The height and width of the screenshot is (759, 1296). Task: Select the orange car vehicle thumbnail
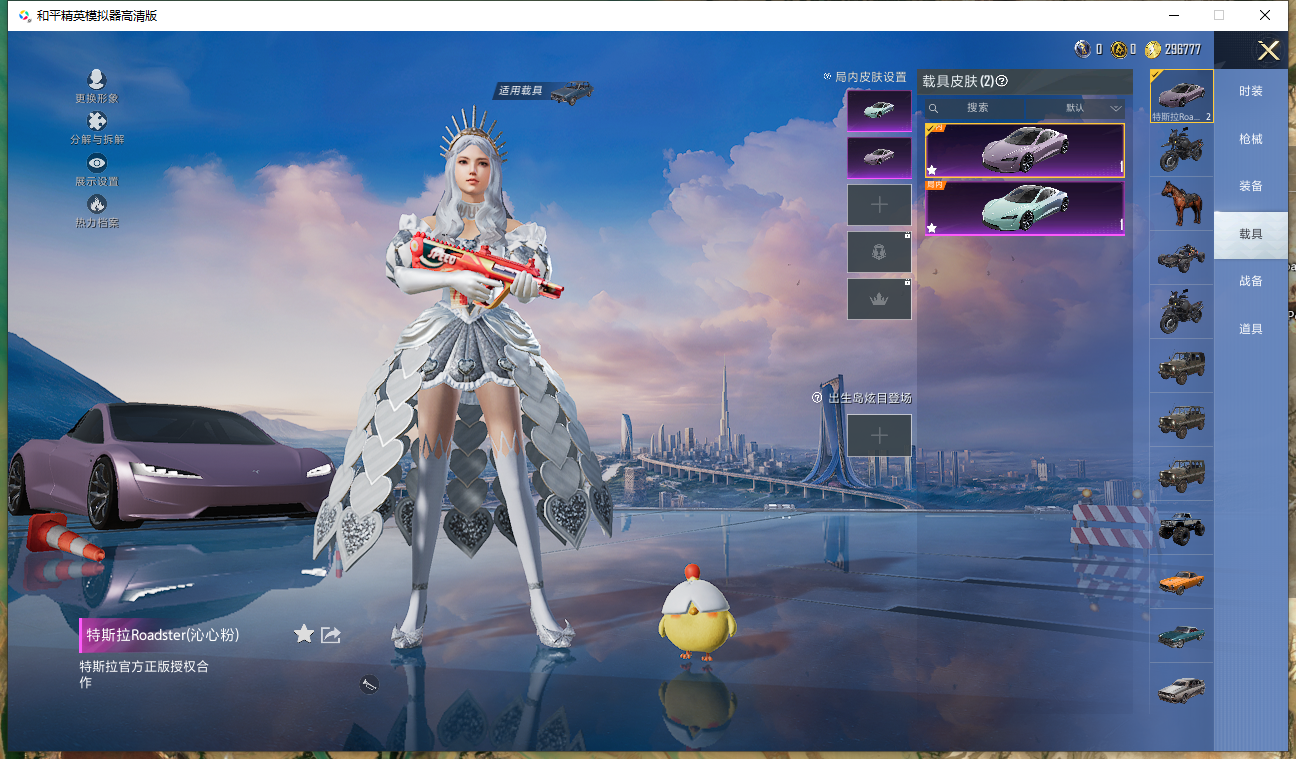[x=1181, y=581]
